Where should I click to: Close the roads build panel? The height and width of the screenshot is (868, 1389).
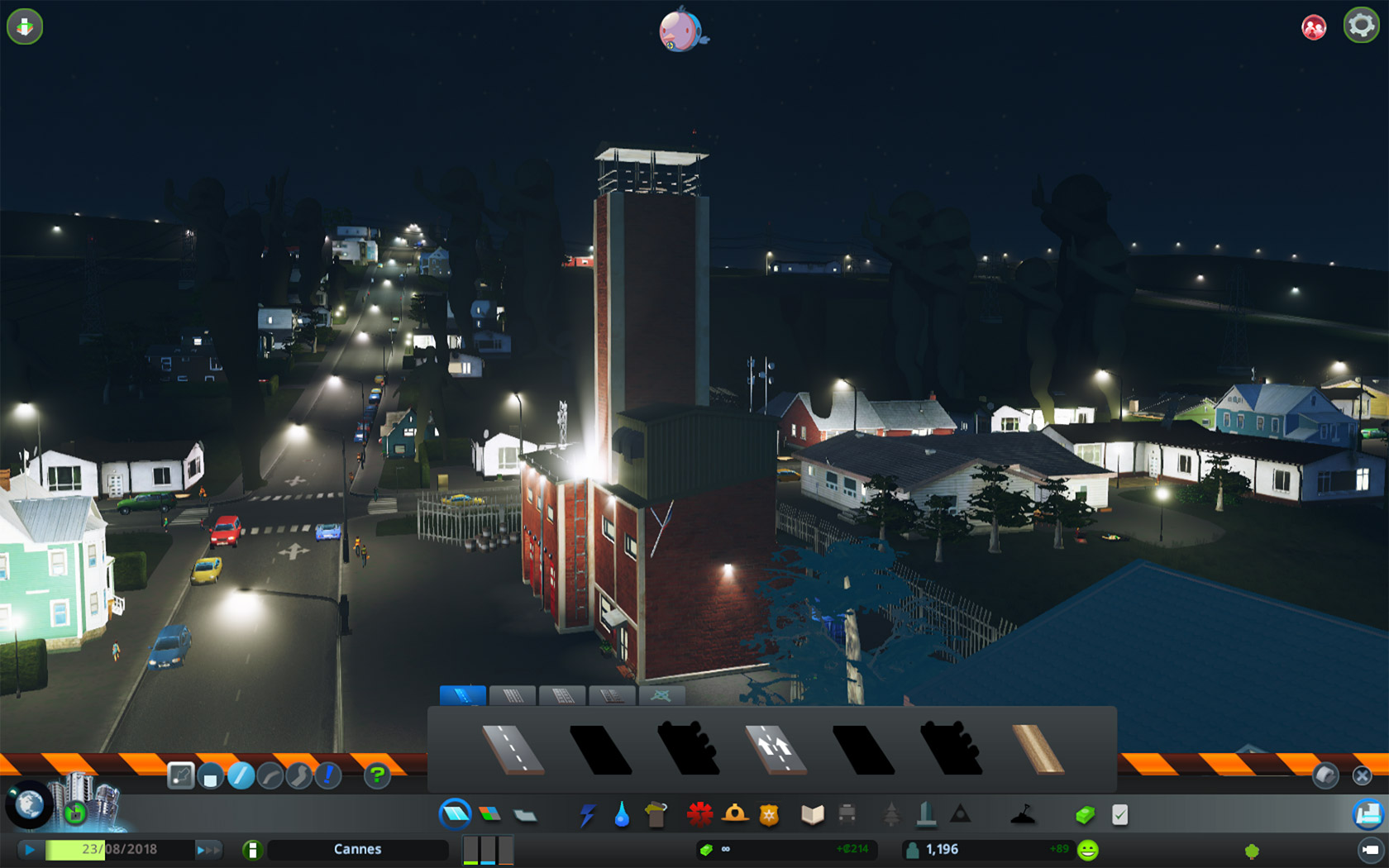tap(1362, 775)
